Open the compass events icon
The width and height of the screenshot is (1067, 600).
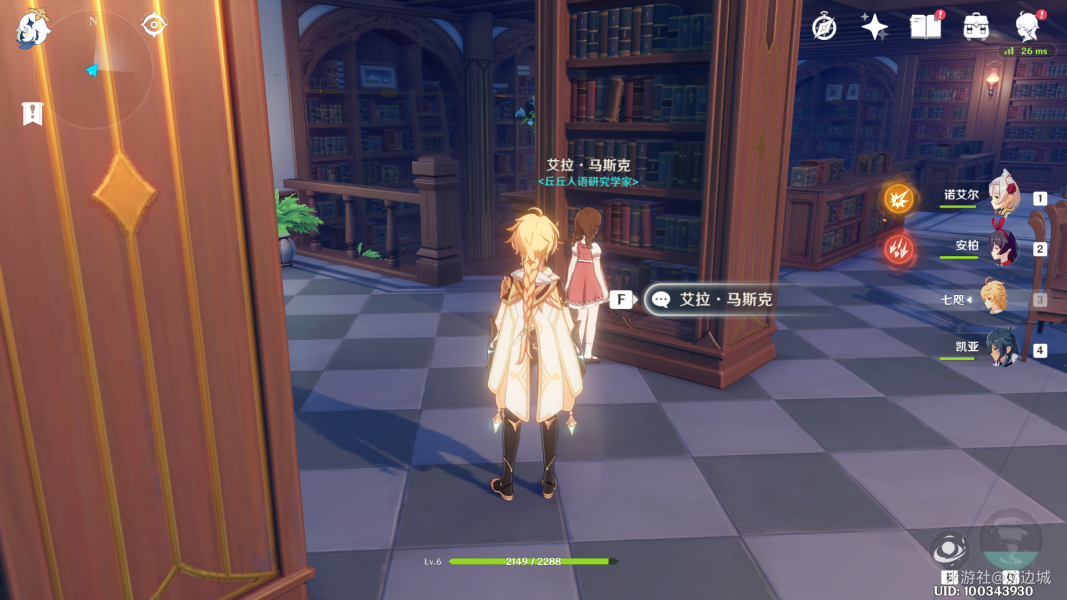[824, 27]
